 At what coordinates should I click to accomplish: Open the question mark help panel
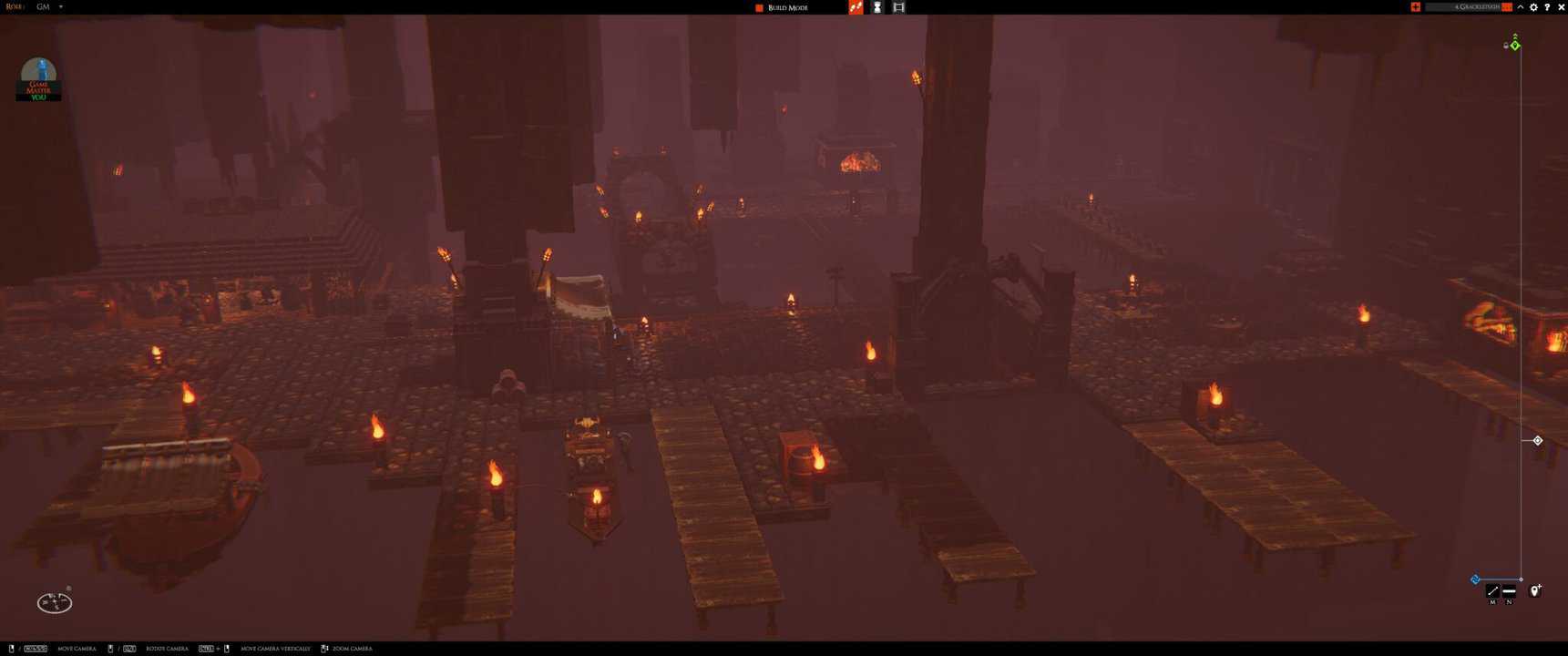(x=1547, y=7)
